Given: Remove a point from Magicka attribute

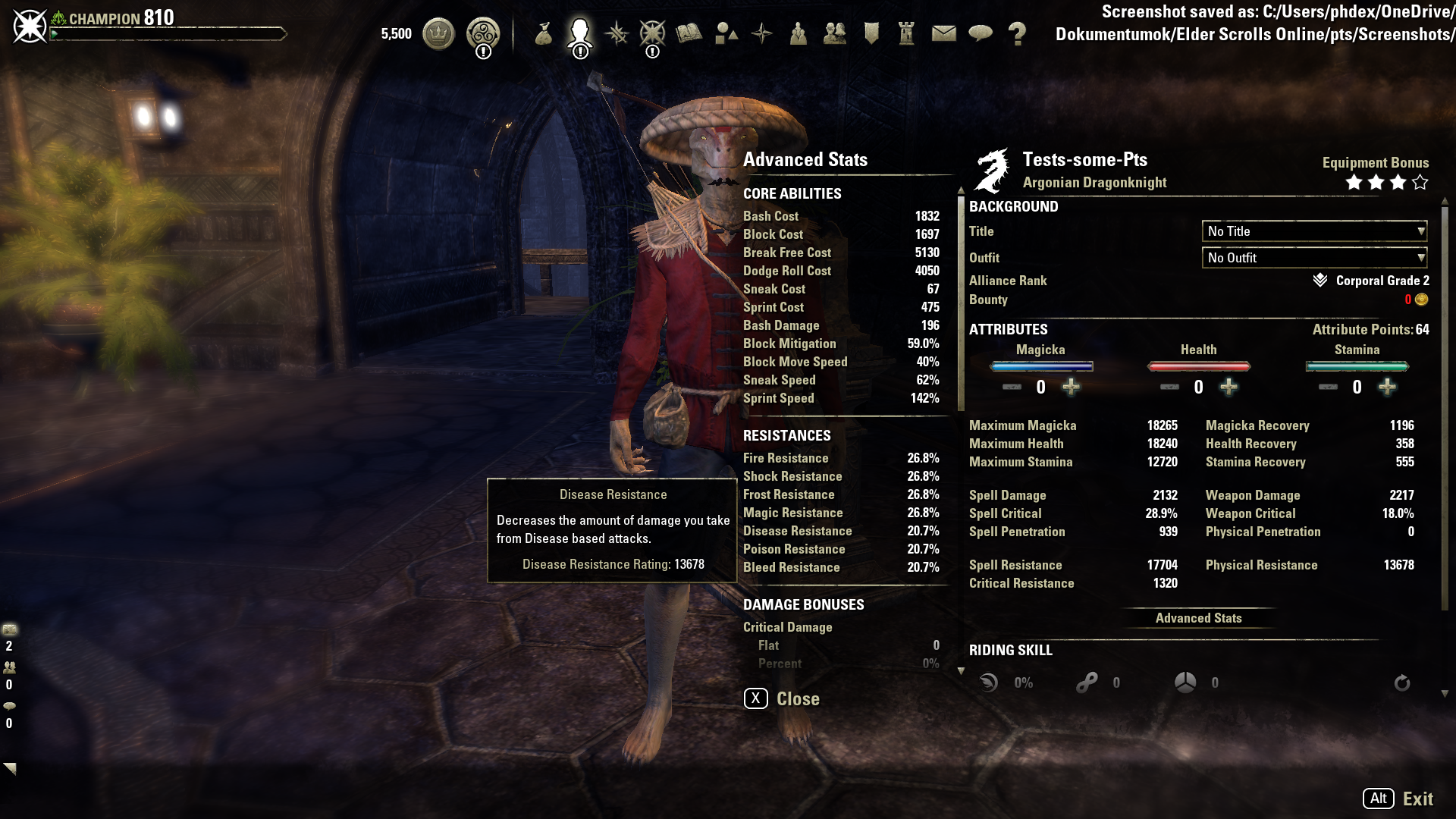Looking at the screenshot, I should [x=1012, y=388].
